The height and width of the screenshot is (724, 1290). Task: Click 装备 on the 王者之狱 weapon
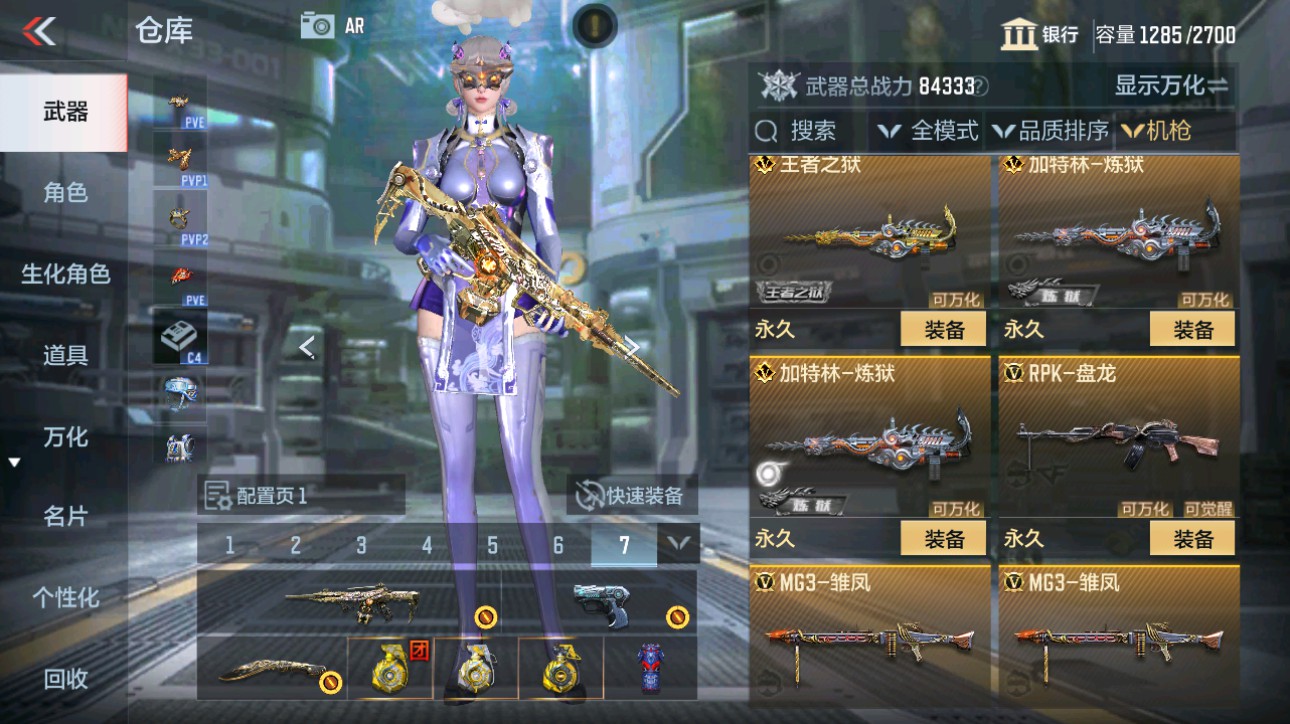[x=942, y=328]
